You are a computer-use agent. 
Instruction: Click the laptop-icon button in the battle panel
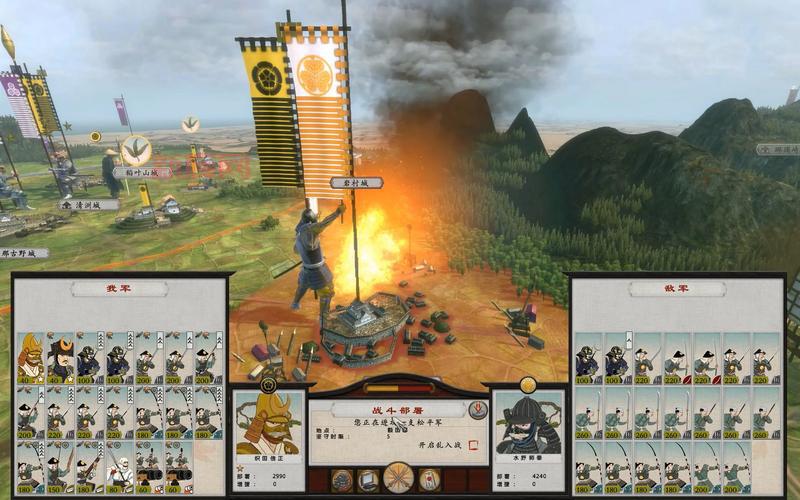369,479
